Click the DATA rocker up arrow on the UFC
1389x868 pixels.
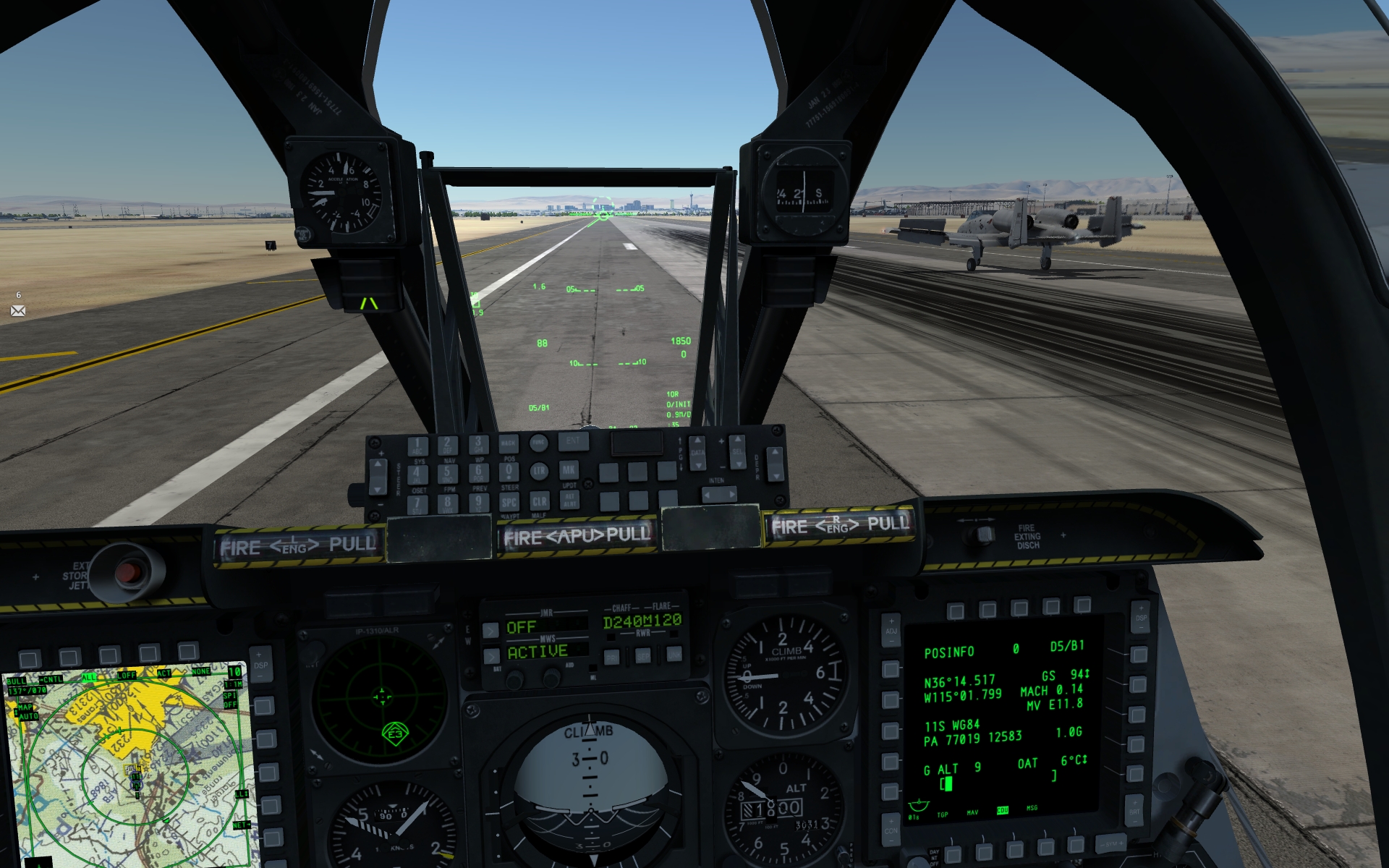697,441
